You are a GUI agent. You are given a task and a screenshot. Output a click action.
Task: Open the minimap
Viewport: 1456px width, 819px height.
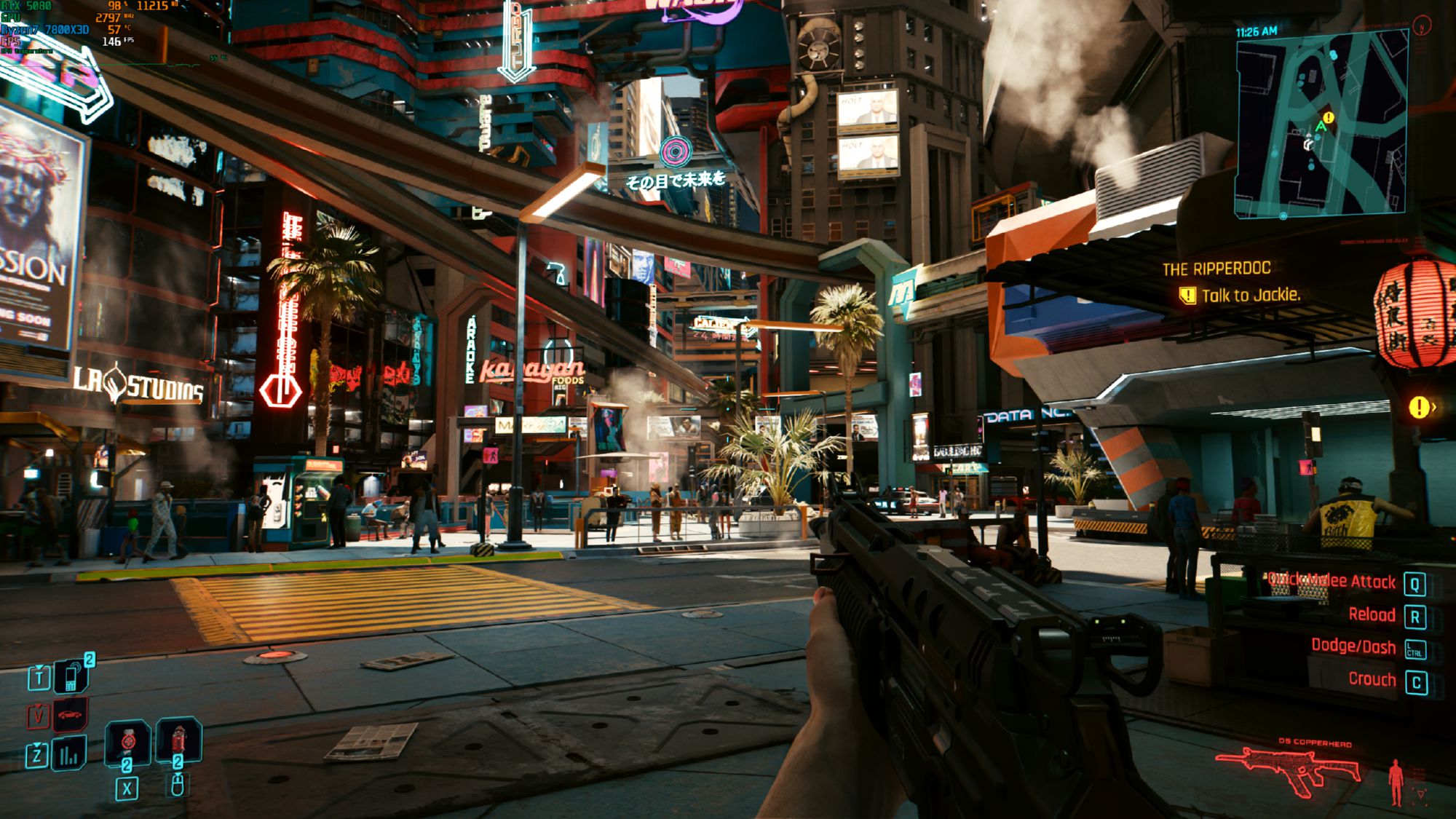[x=1321, y=124]
